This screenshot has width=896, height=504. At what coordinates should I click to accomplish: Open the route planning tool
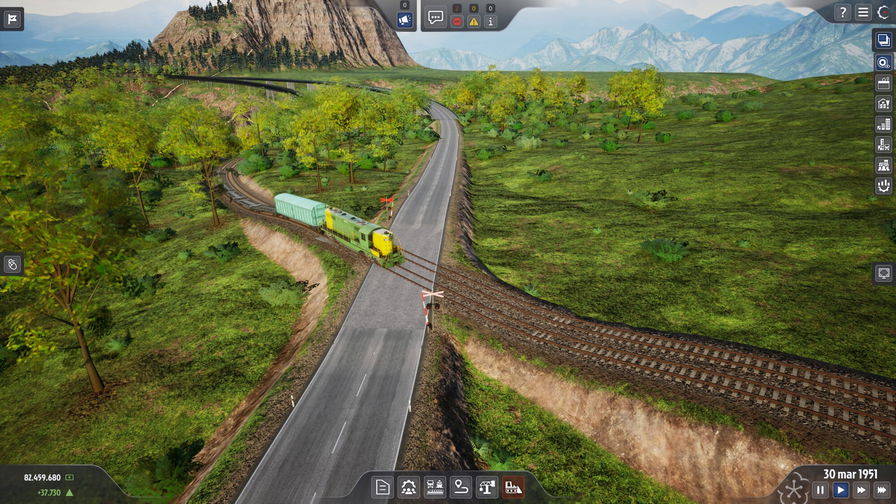(461, 487)
